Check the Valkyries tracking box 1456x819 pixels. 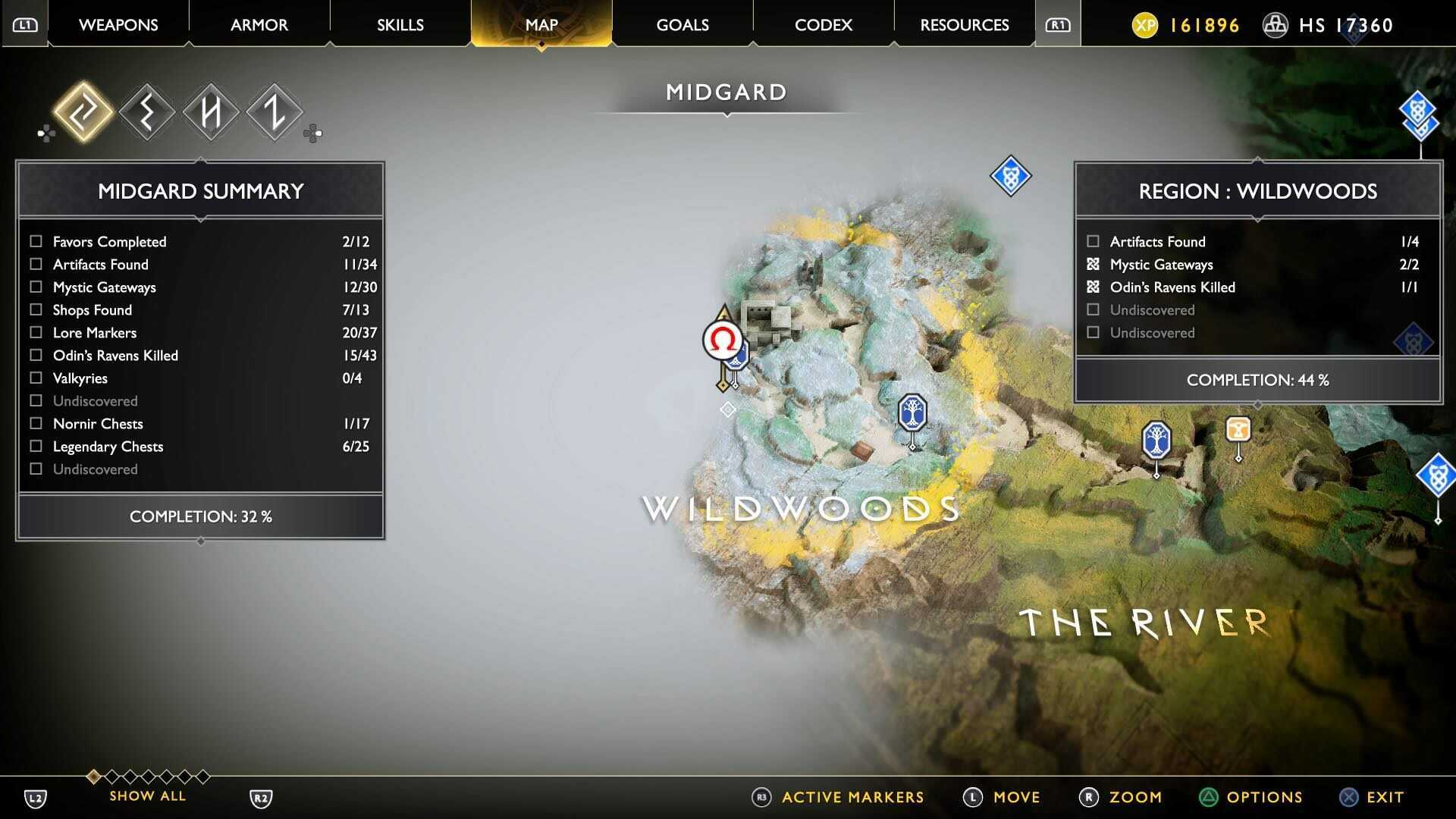(x=35, y=378)
